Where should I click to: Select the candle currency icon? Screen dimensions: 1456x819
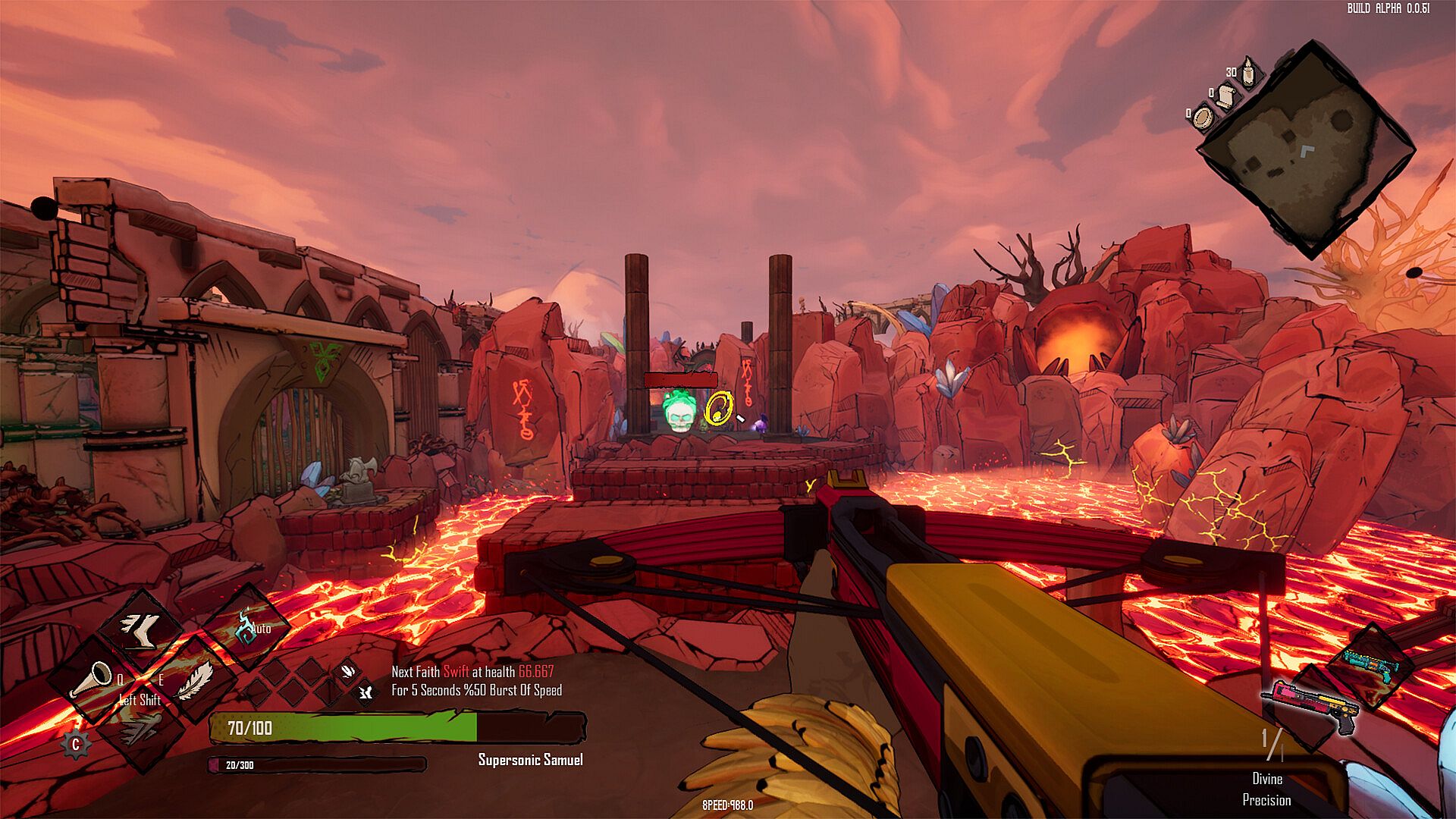tap(1247, 73)
